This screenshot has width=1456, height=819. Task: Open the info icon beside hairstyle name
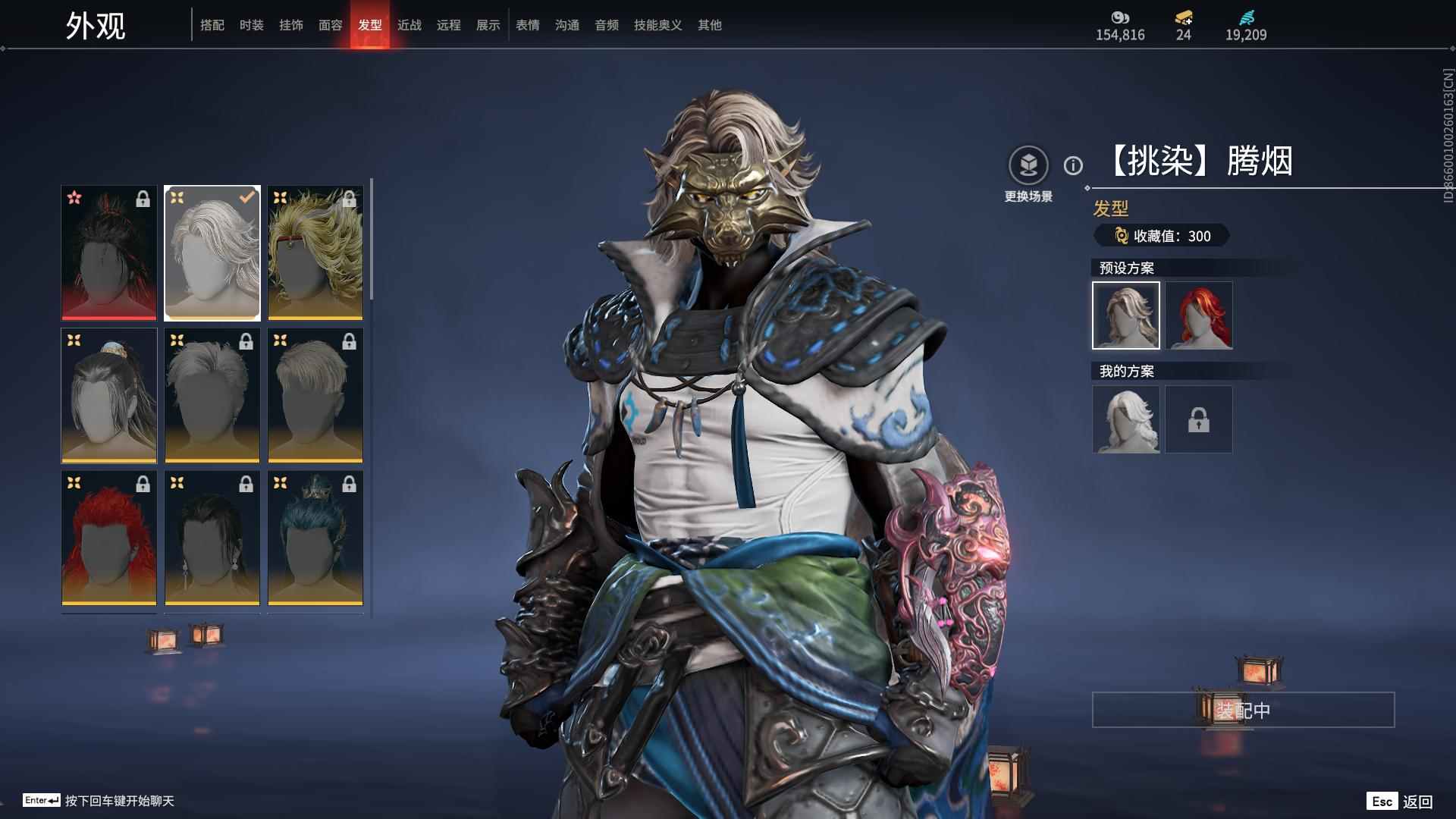point(1072,165)
